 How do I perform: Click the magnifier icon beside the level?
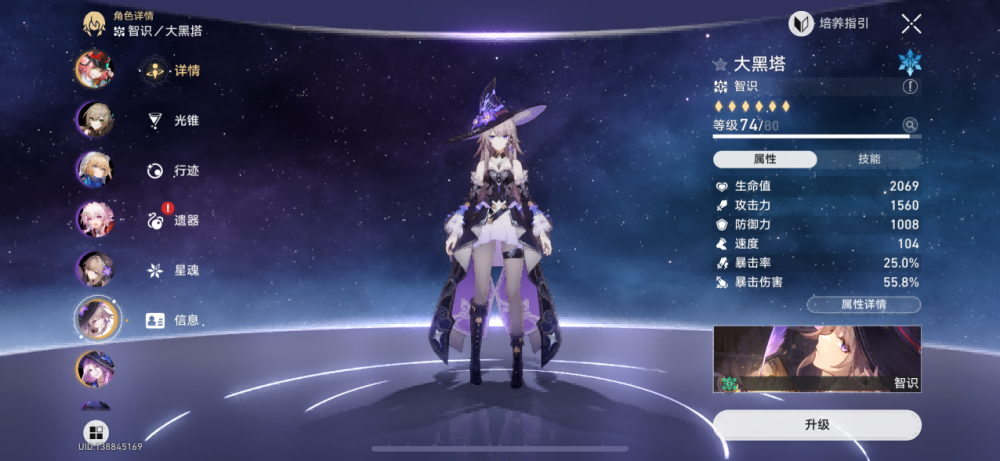[910, 125]
